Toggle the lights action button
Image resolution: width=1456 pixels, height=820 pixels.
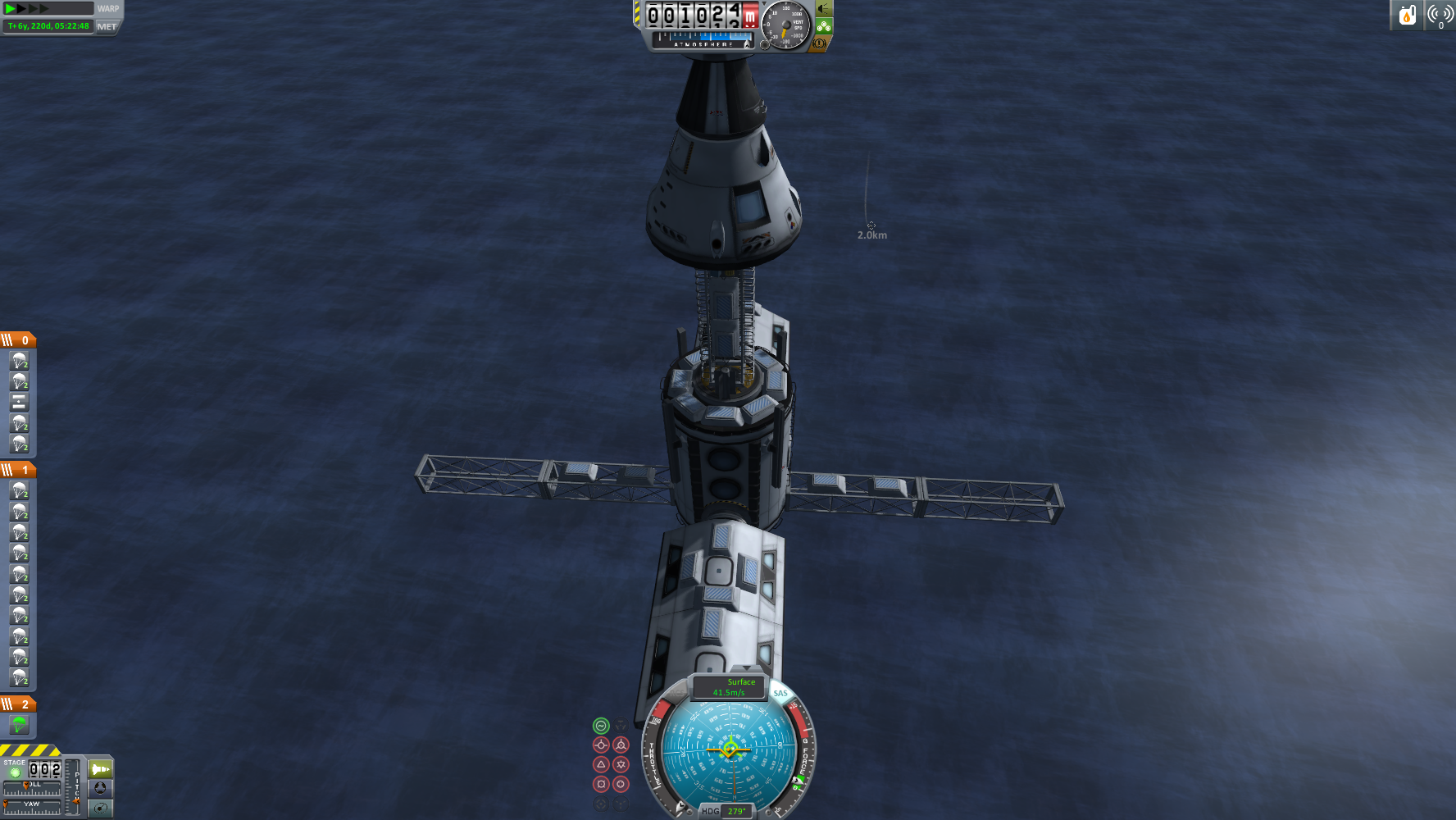click(x=823, y=9)
